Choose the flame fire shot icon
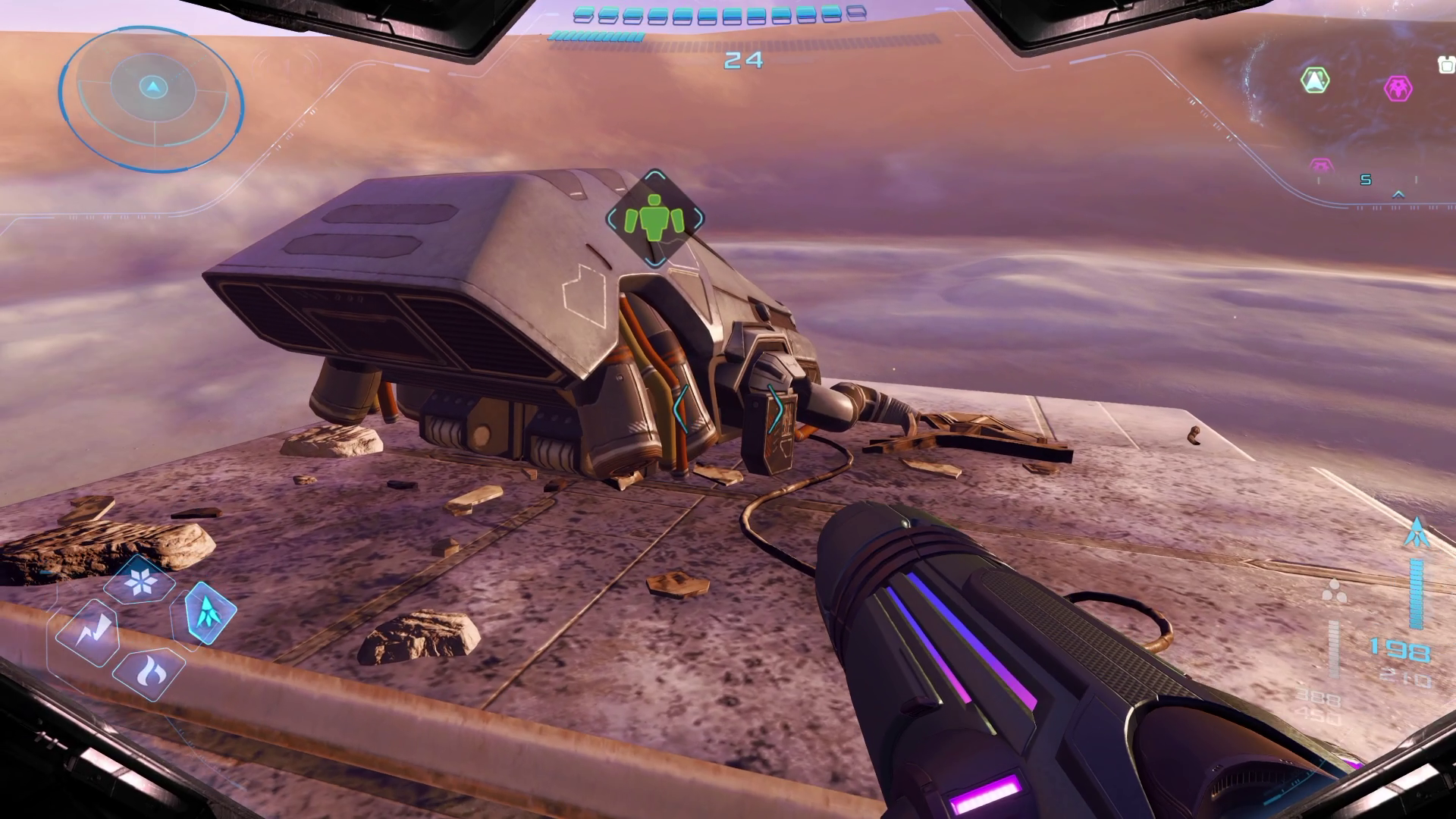 click(x=147, y=672)
